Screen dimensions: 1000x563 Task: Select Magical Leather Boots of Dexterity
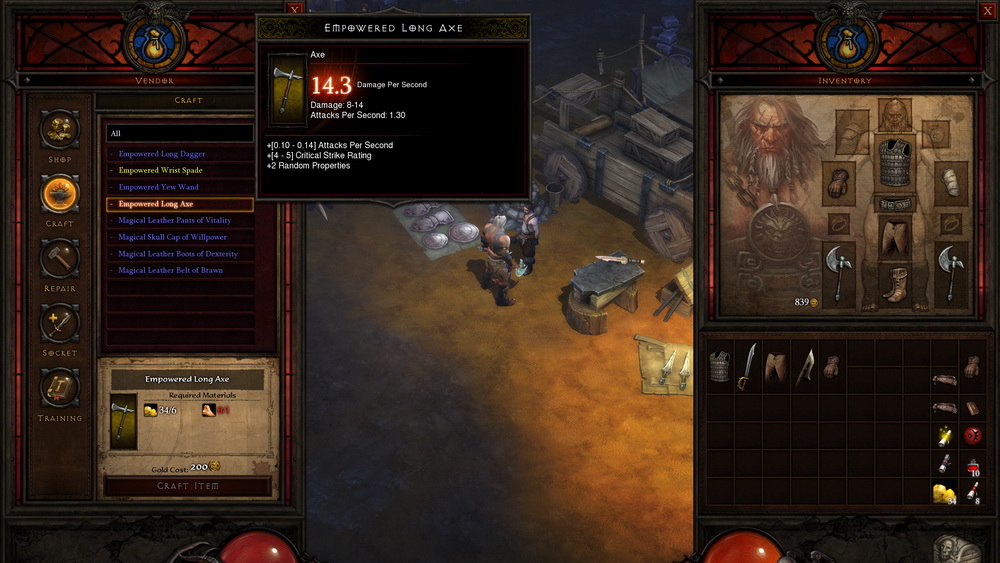coord(177,254)
